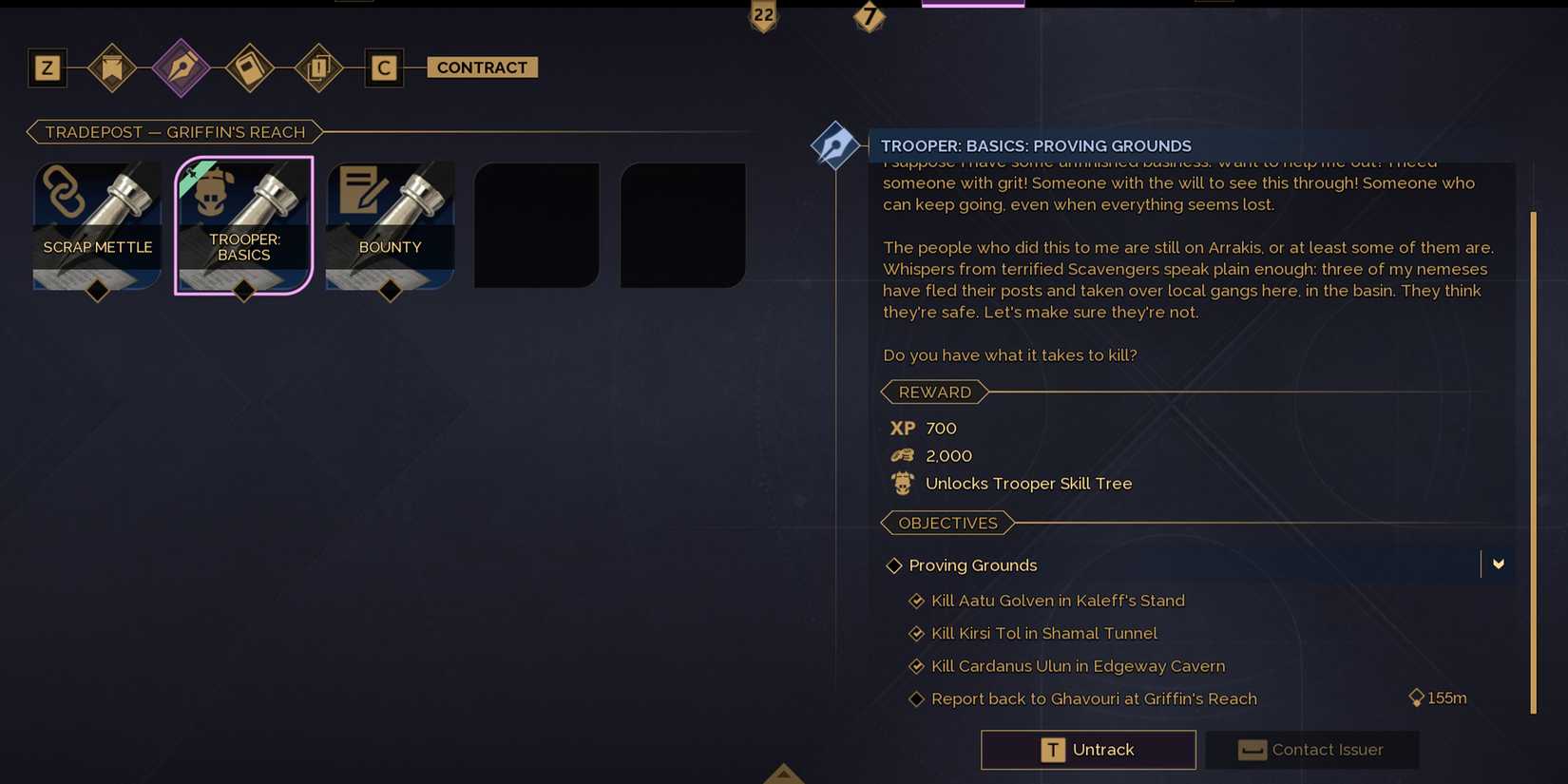Click the Kill Kirsi Tol in Shamal Tunnel objective

1043,633
